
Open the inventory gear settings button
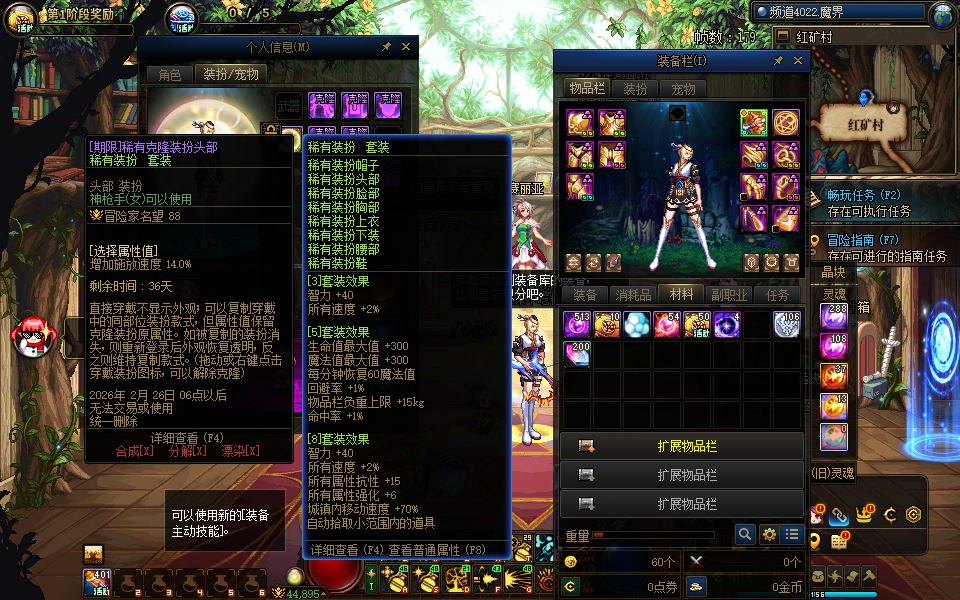pyautogui.click(x=769, y=535)
